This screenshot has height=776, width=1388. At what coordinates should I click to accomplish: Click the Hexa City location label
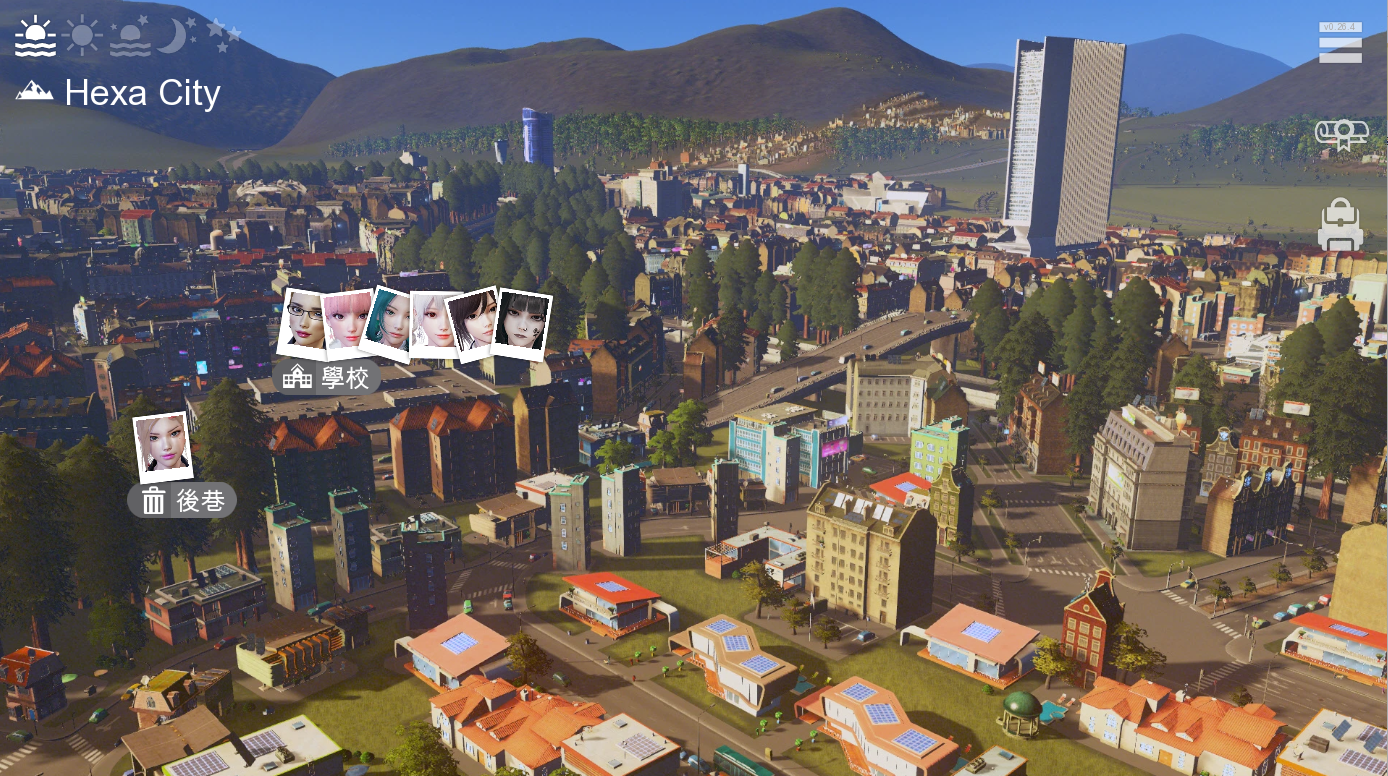click(x=120, y=93)
